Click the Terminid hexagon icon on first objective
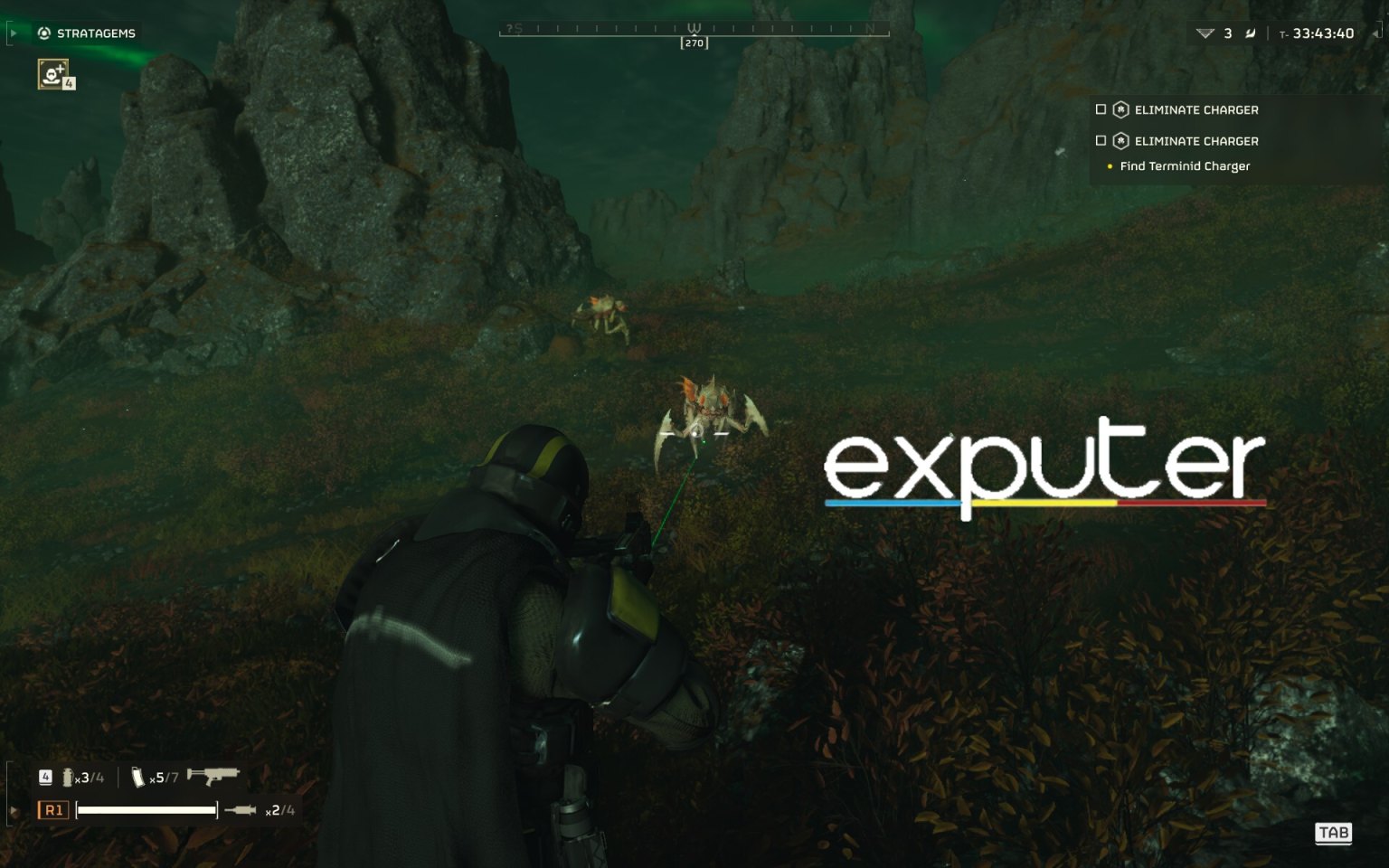Viewport: 1389px width, 868px height. 1120,109
